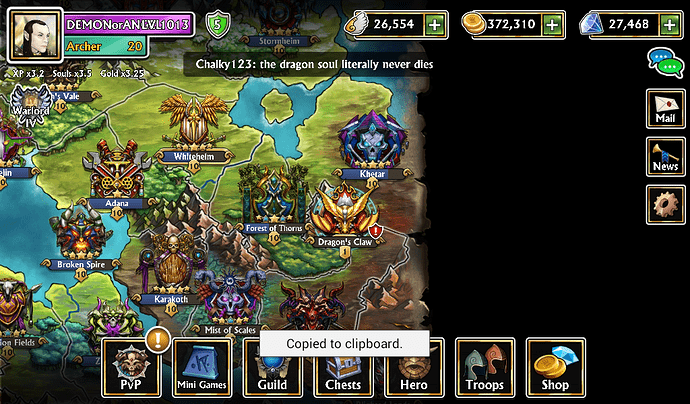Open the Shop
This screenshot has height=404, width=690.
pos(555,366)
